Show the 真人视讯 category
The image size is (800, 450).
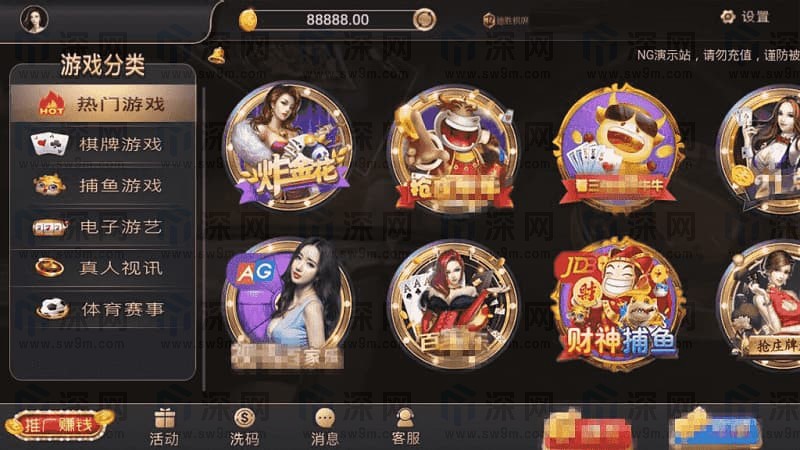pos(103,268)
